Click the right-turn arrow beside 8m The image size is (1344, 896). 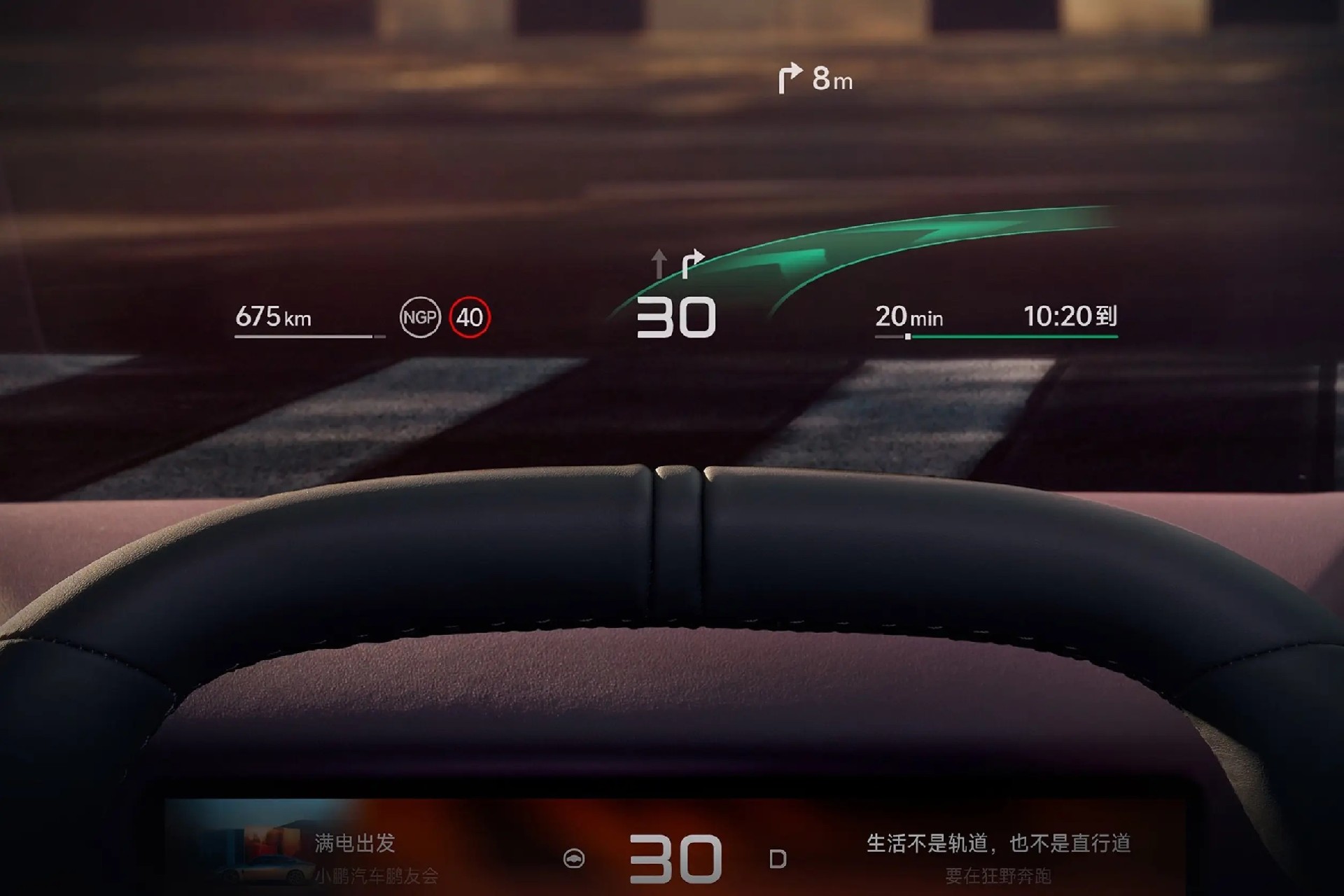click(790, 78)
